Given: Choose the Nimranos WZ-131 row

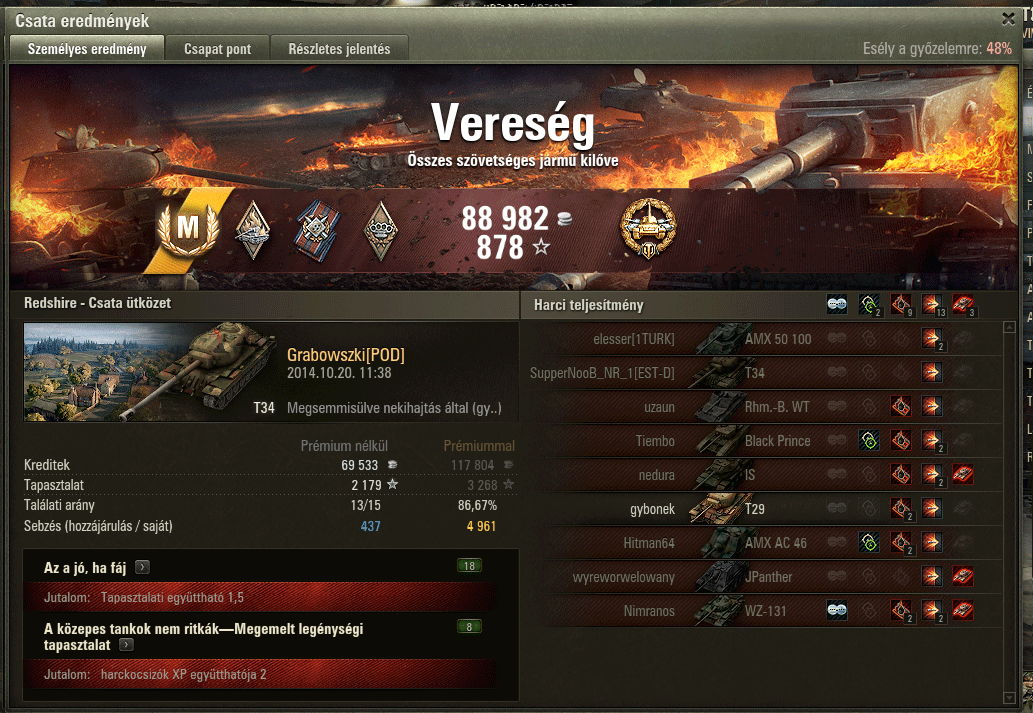Looking at the screenshot, I should [760, 611].
